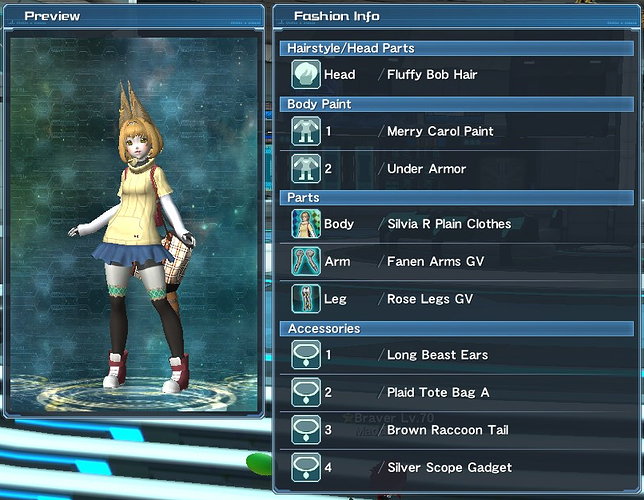The width and height of the screenshot is (644, 500).
Task: Pick the Silvia R Plain Clothes body part
Action: 448,224
